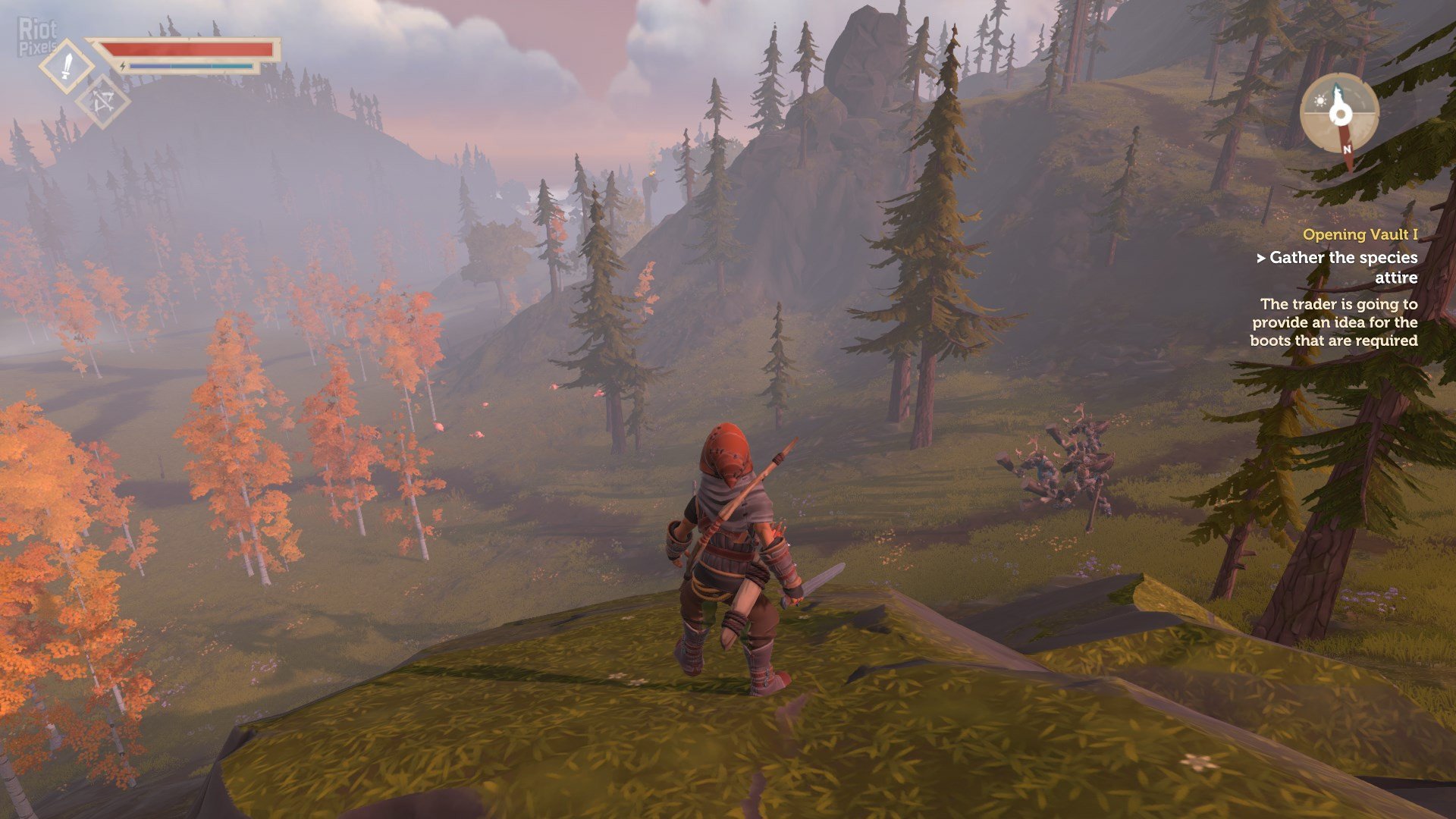Select the sword weapon slot

[x=67, y=67]
